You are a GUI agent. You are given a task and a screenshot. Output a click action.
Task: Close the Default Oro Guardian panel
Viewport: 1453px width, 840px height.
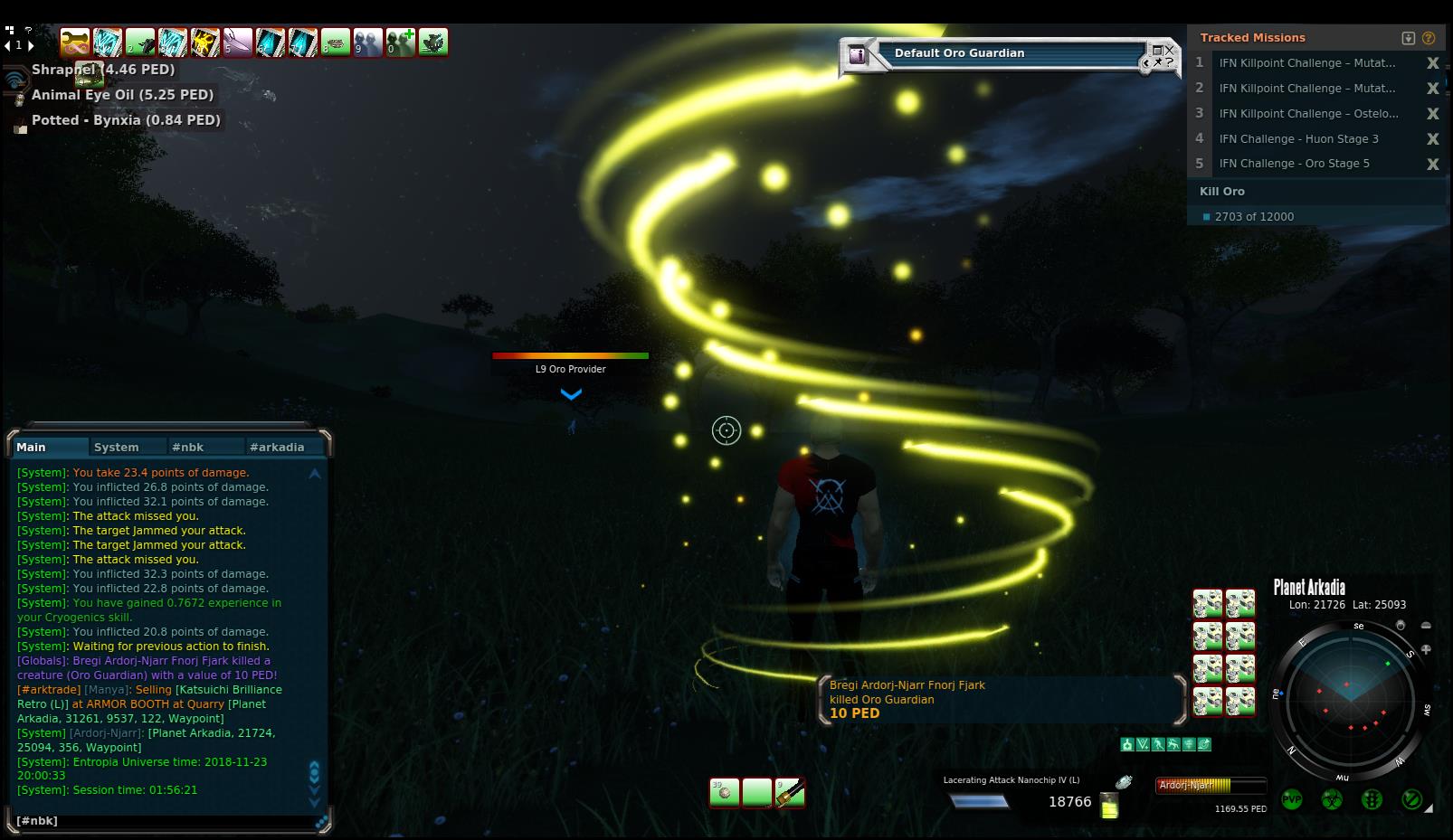1169,51
